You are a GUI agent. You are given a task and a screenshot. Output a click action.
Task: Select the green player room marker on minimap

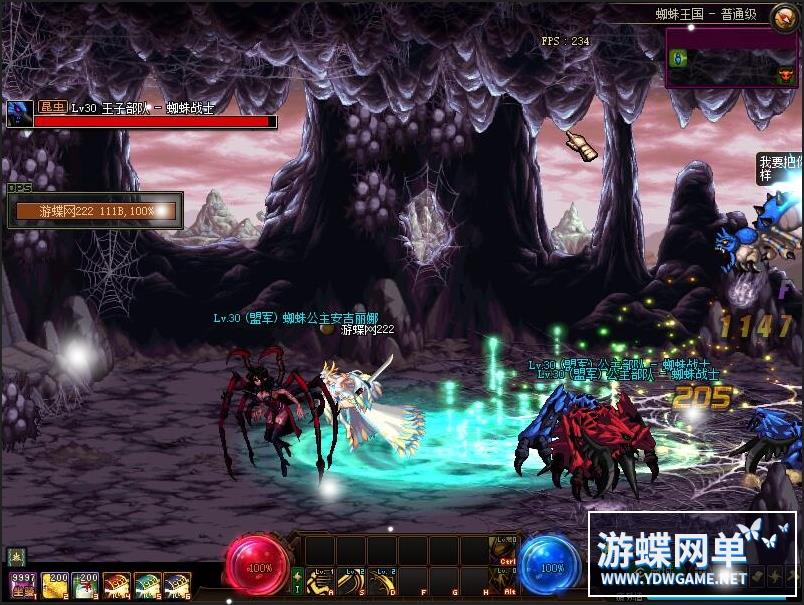pyautogui.click(x=677, y=57)
